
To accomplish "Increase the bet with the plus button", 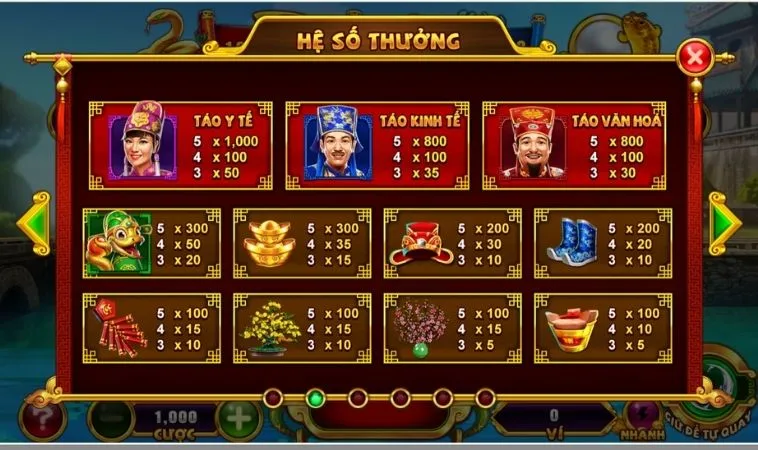I will point(239,417).
